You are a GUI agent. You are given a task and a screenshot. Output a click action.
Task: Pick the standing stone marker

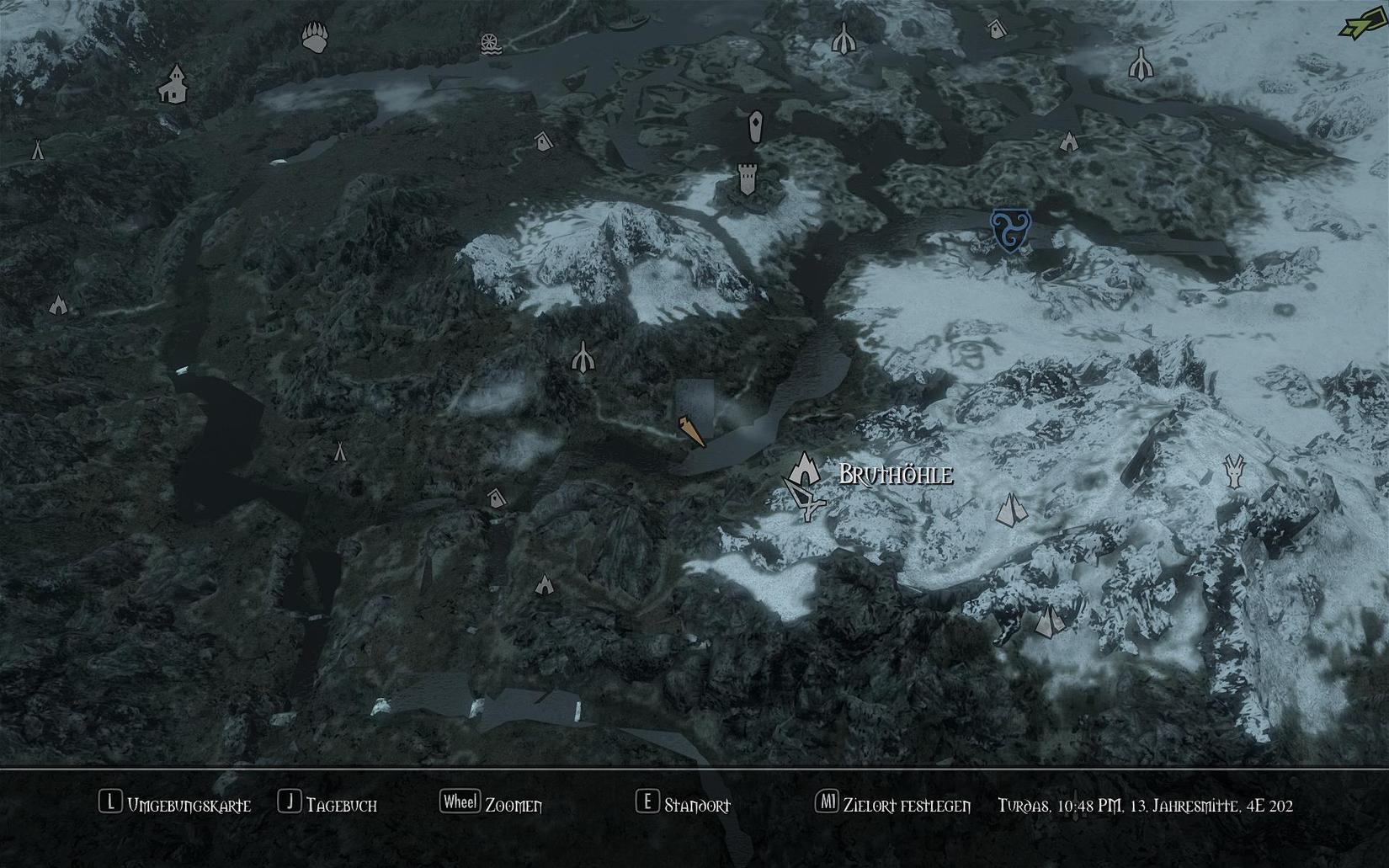tap(755, 127)
